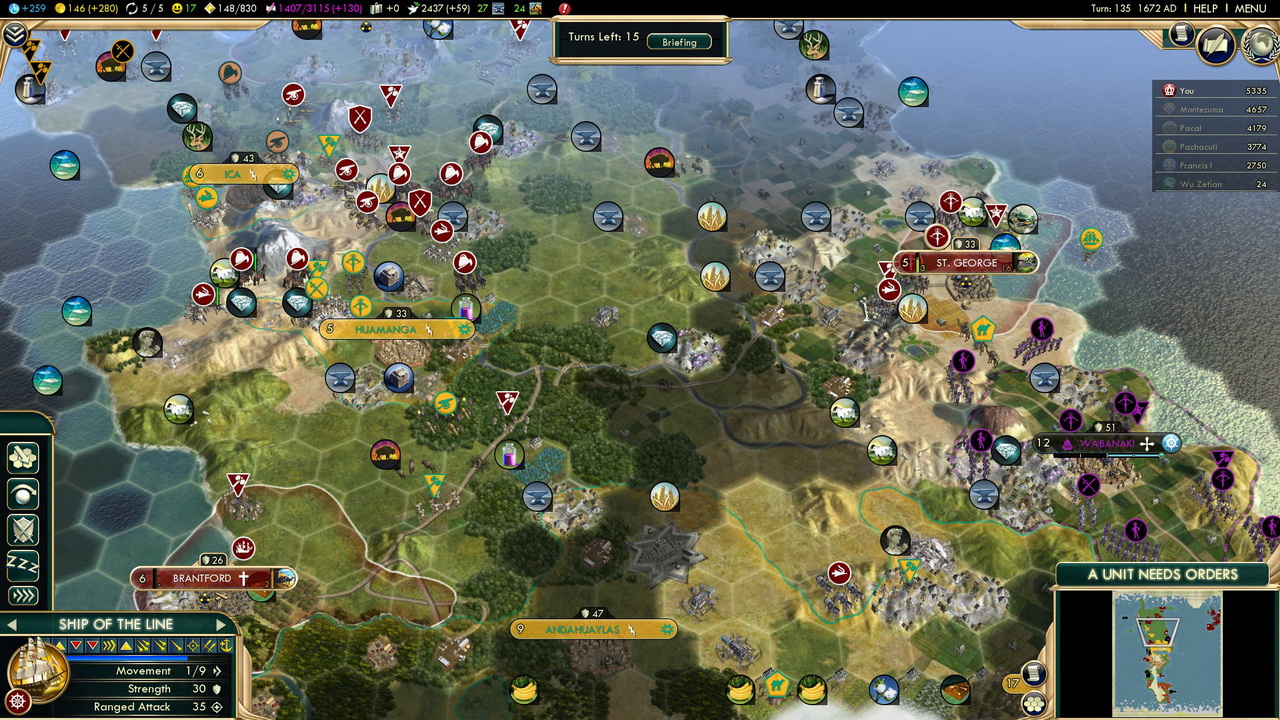1280x720 pixels.
Task: Open the social policies scroll-and-quill button
Action: (x=1216, y=44)
